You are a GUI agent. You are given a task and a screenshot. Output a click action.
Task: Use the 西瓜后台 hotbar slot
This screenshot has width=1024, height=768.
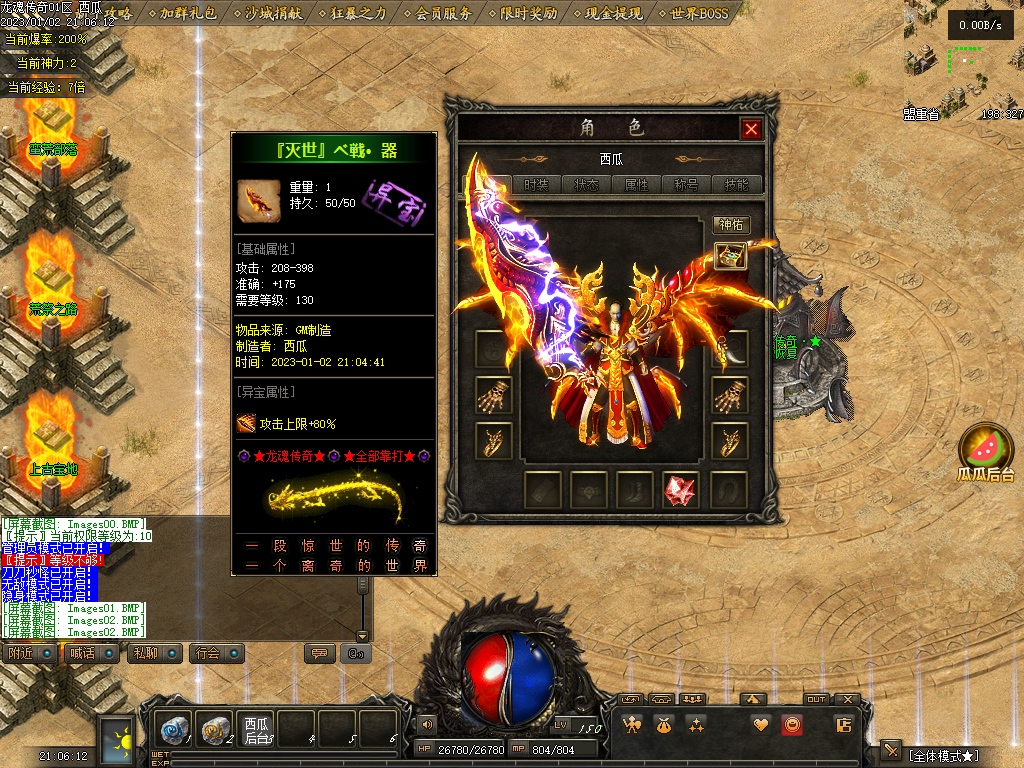(x=257, y=729)
